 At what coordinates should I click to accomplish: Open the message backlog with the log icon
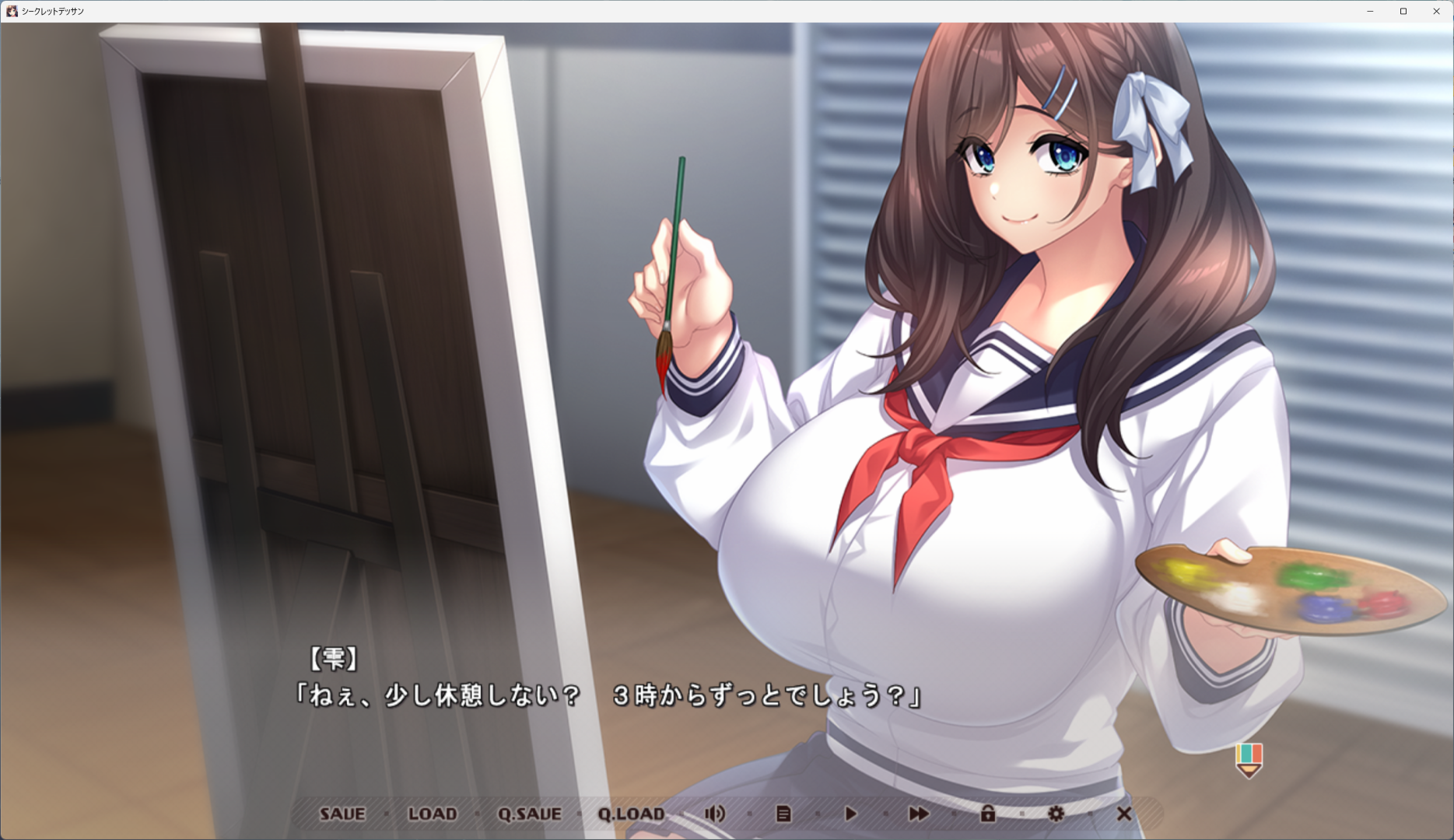pyautogui.click(x=784, y=814)
